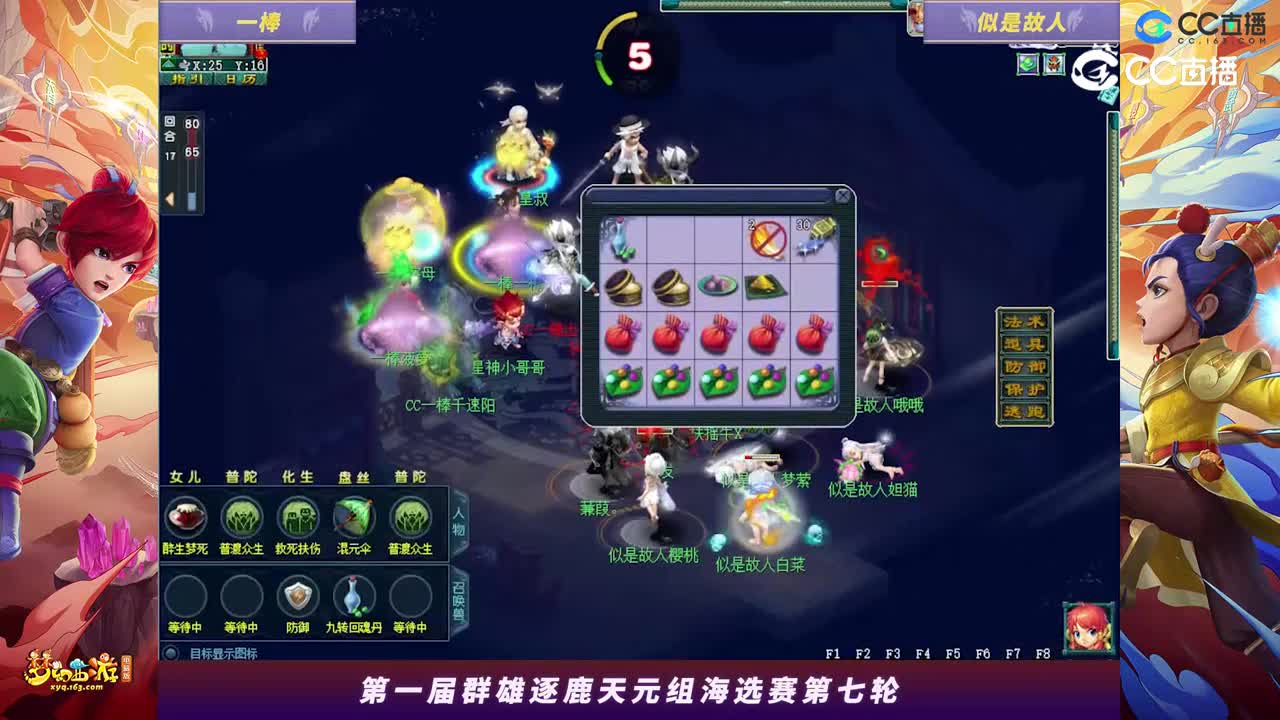Click the 救死扶伤 healing skill icon

[x=297, y=518]
